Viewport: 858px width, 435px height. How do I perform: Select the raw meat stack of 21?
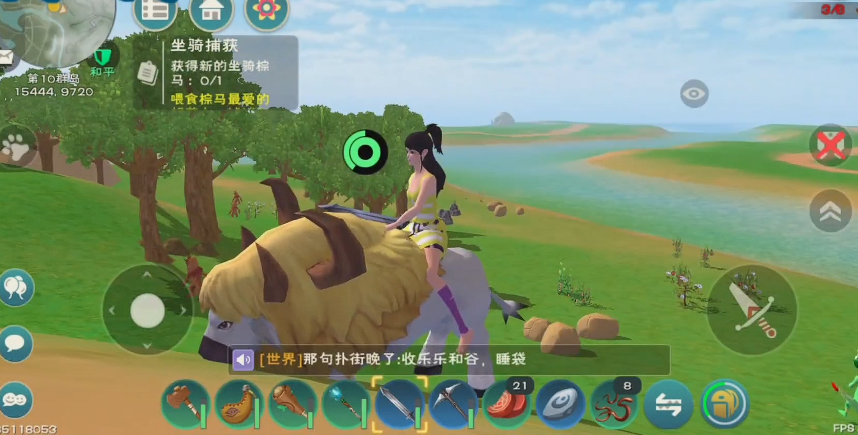point(506,404)
